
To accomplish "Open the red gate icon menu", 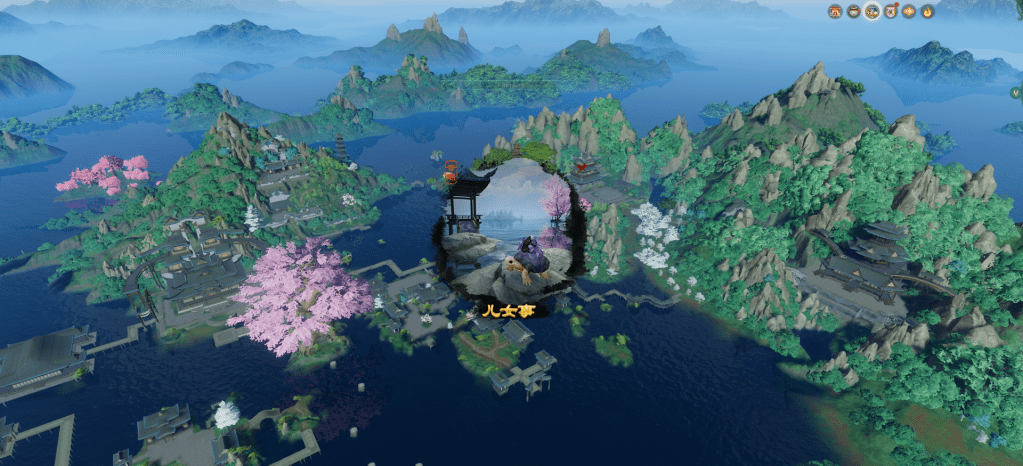I will 835,12.
